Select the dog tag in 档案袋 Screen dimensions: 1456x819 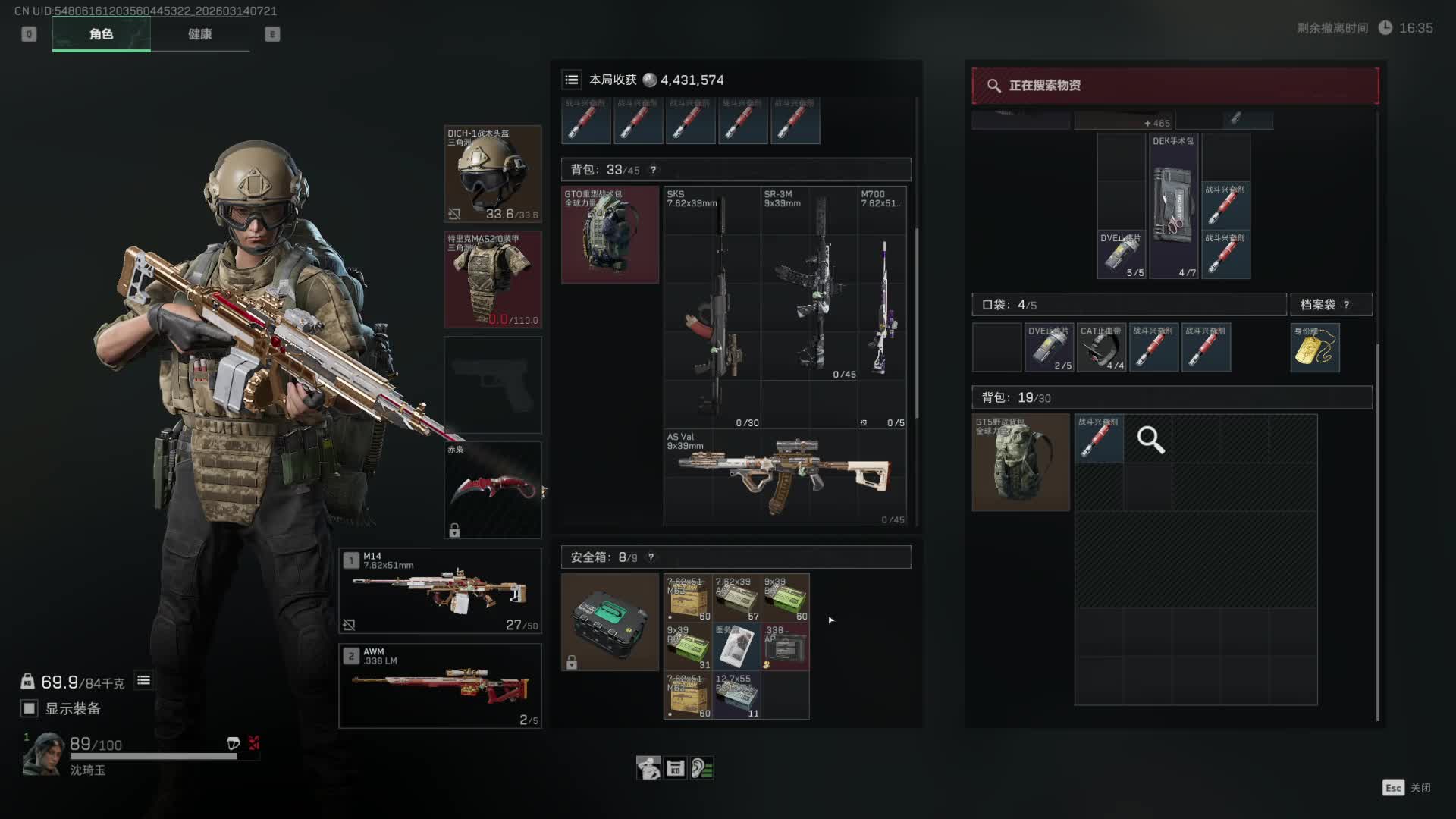coord(1315,347)
